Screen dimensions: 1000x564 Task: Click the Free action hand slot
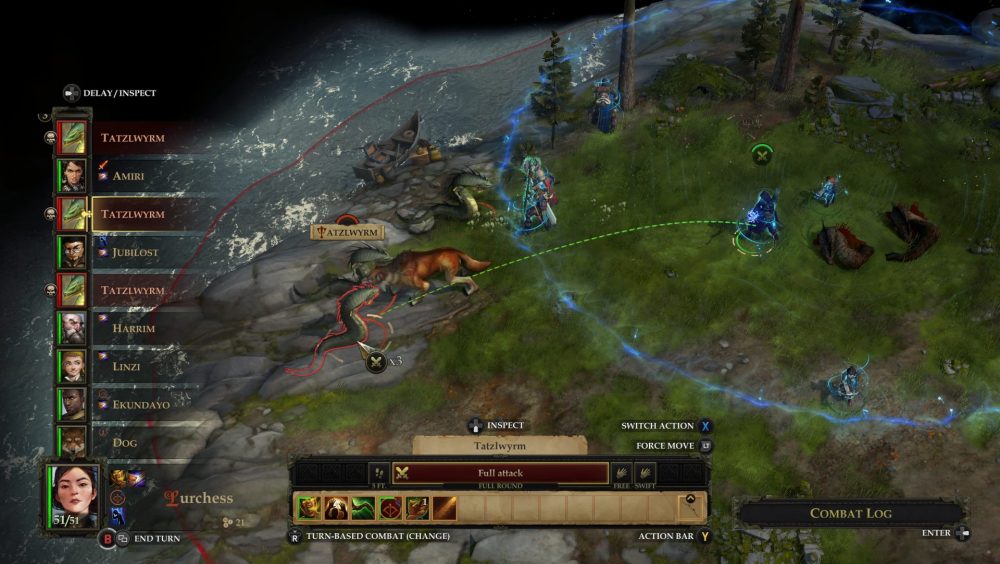[622, 474]
